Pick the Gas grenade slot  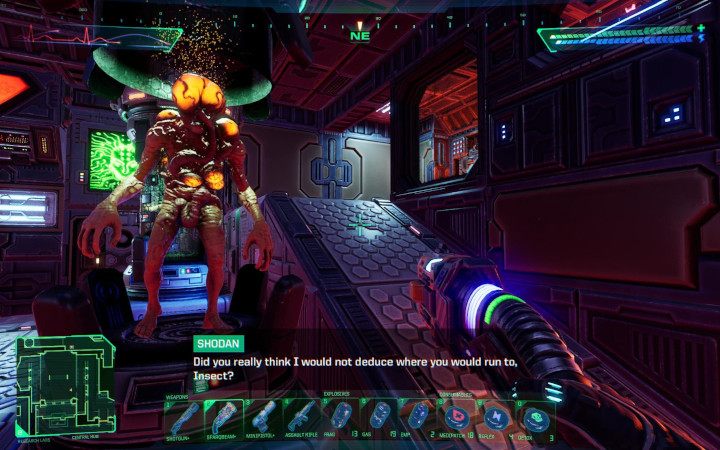pyautogui.click(x=380, y=414)
